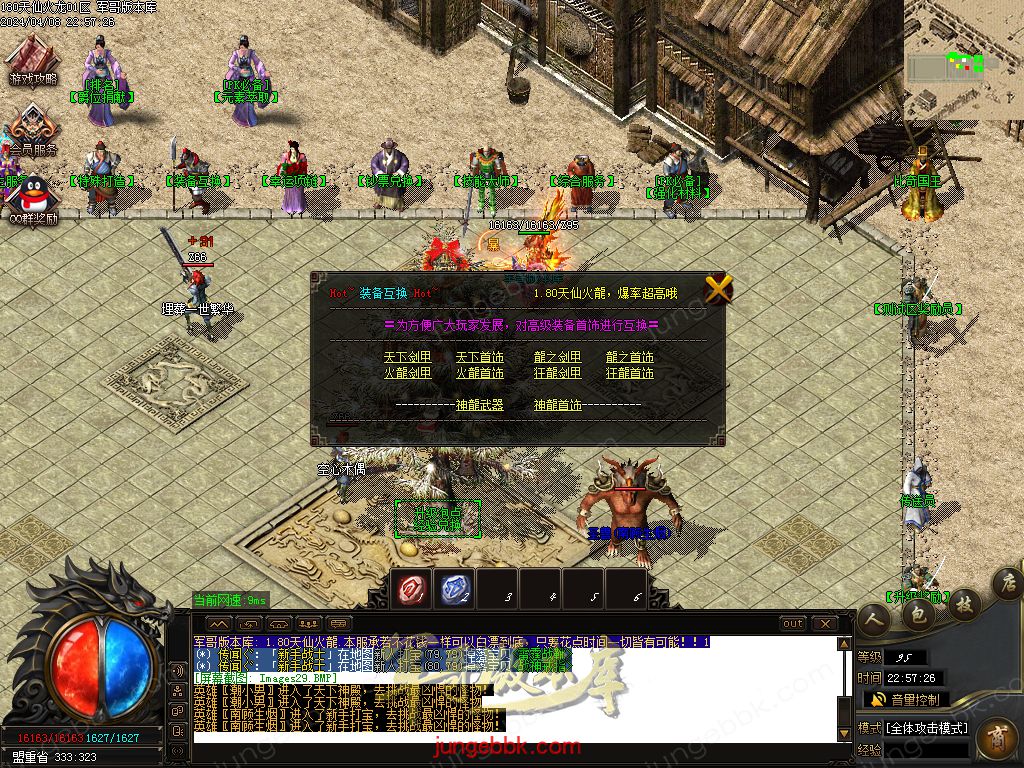
Task: Select the 天下首饰 exchange link
Action: point(480,357)
